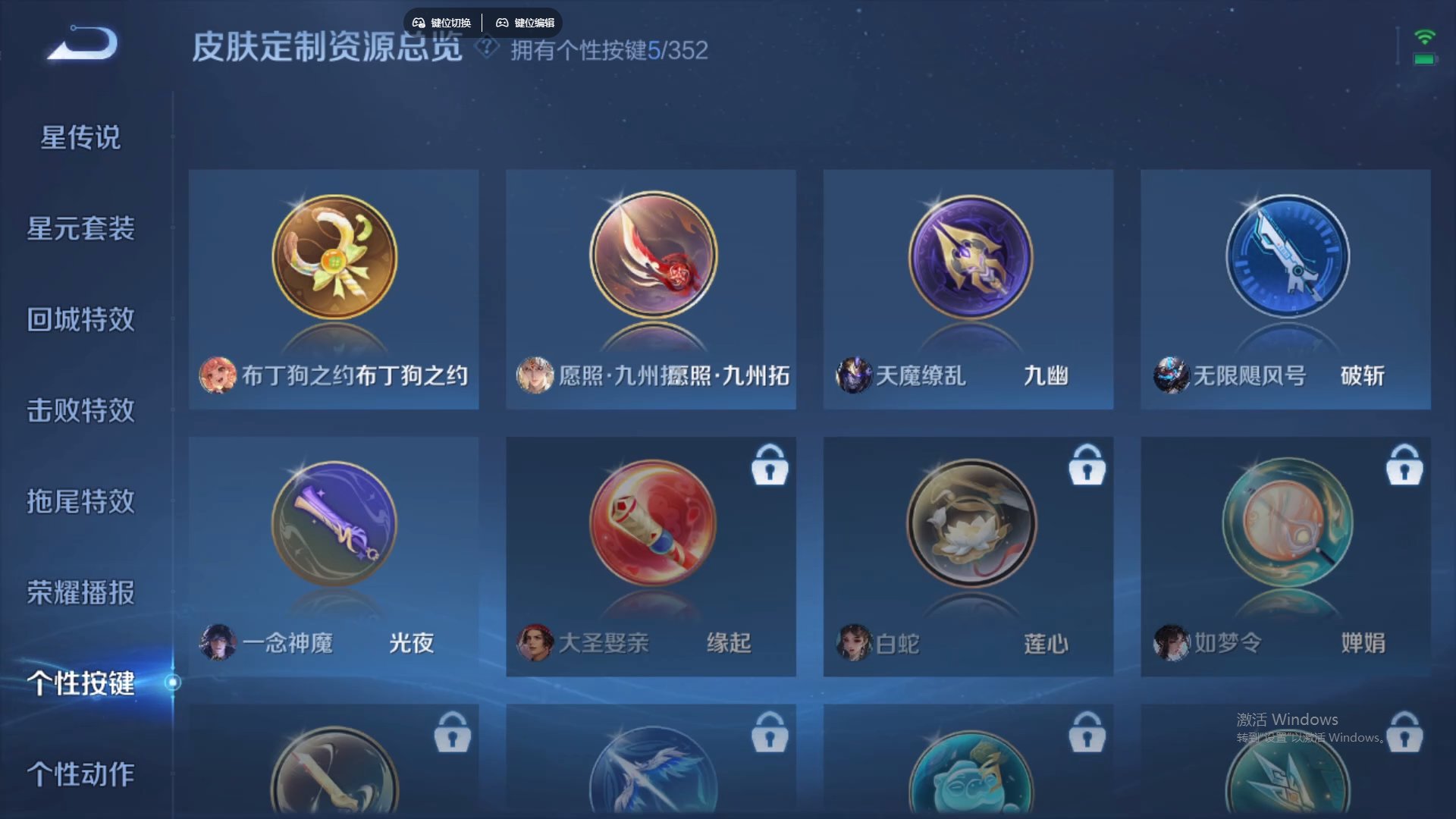Click the 键位切换 button at the top
The width and height of the screenshot is (1456, 819).
point(444,22)
